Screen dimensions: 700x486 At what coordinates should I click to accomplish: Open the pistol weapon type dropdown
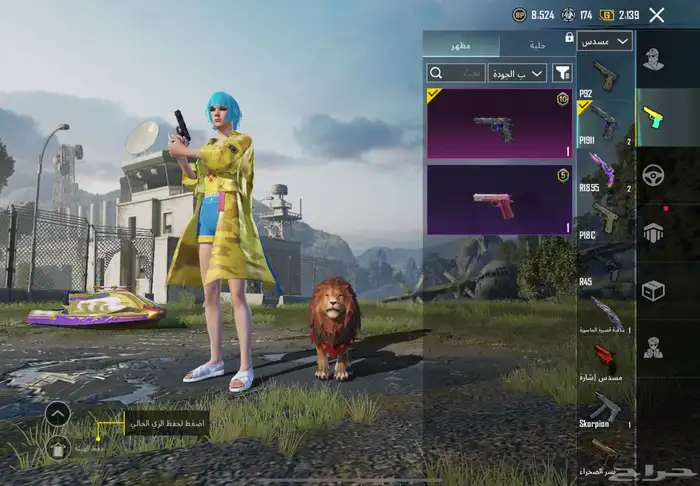click(605, 41)
